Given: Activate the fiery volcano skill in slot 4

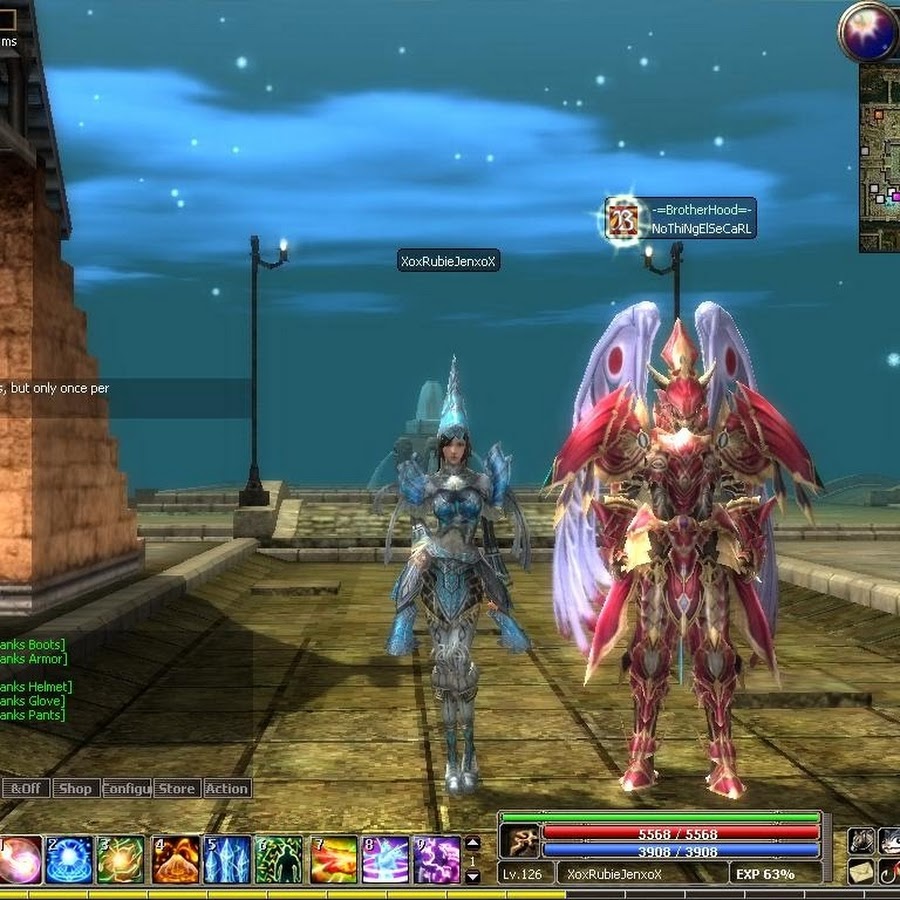Looking at the screenshot, I should point(176,860).
